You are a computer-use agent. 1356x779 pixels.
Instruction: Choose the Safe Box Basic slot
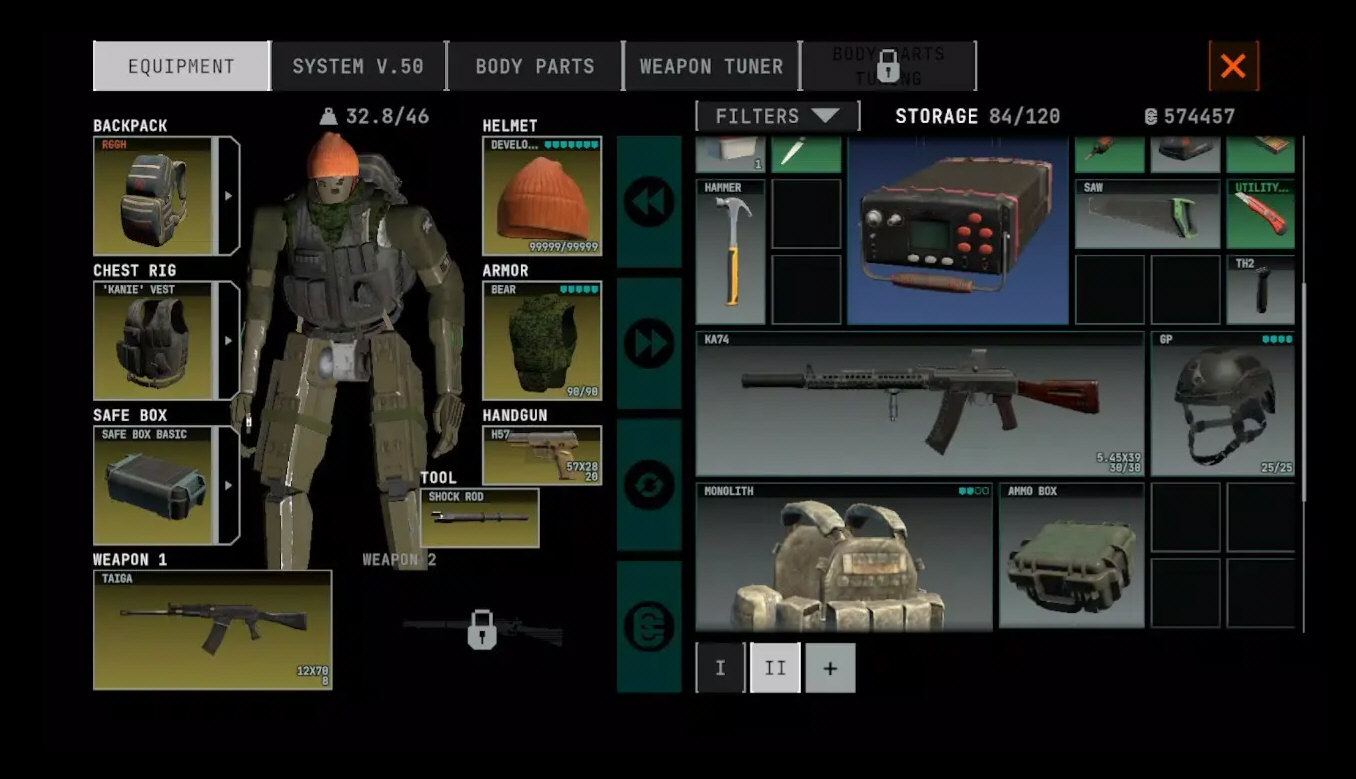pyautogui.click(x=154, y=486)
